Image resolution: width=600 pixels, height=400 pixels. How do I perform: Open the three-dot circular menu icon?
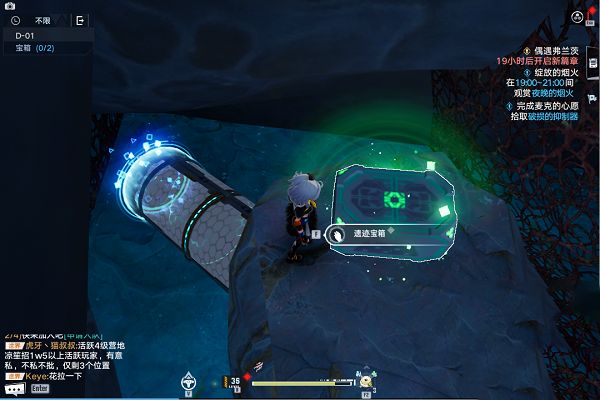tap(577, 16)
